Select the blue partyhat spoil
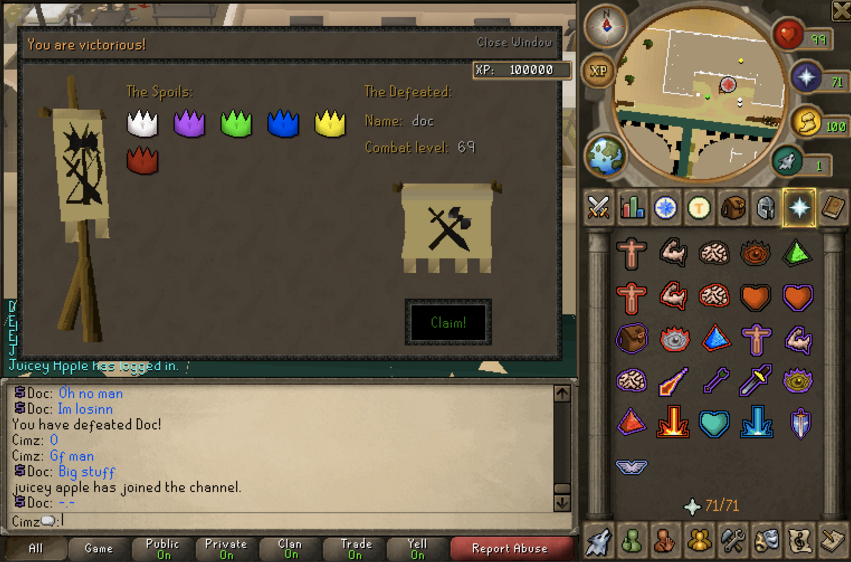Image resolution: width=851 pixels, height=562 pixels. [283, 123]
